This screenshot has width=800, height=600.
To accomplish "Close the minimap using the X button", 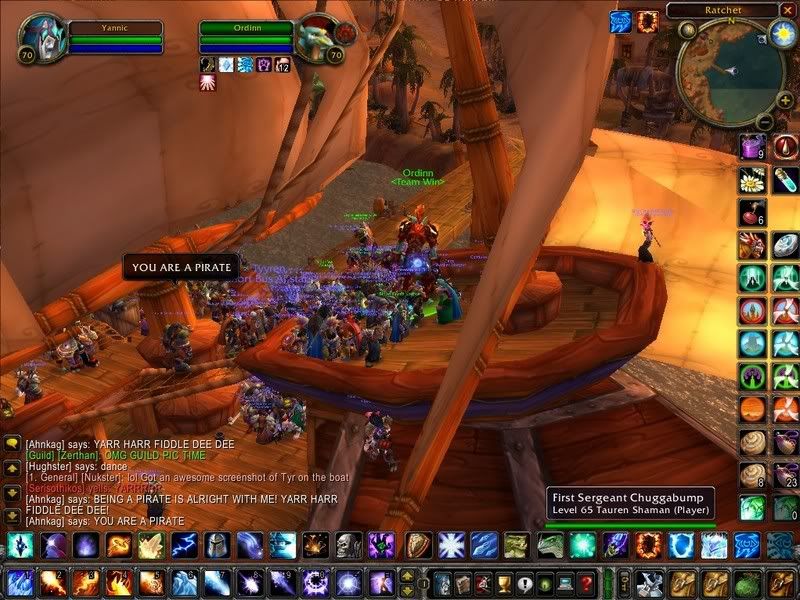I will tap(788, 9).
